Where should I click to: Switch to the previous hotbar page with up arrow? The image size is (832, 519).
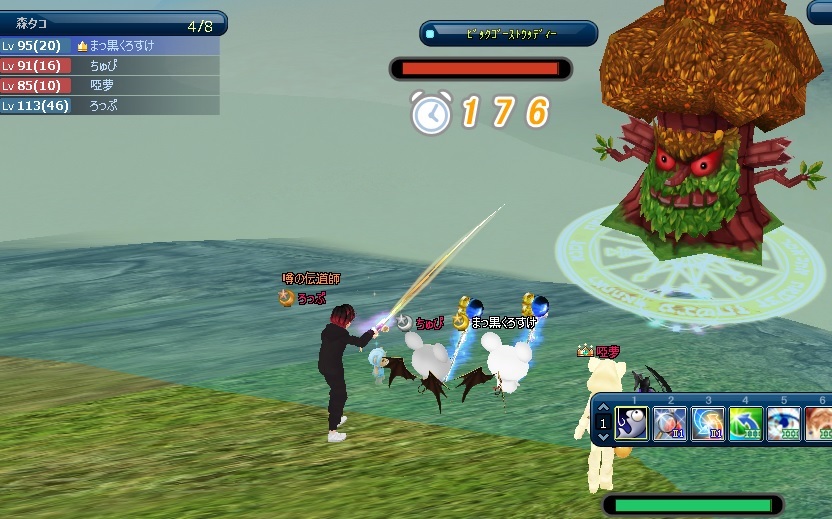click(603, 409)
